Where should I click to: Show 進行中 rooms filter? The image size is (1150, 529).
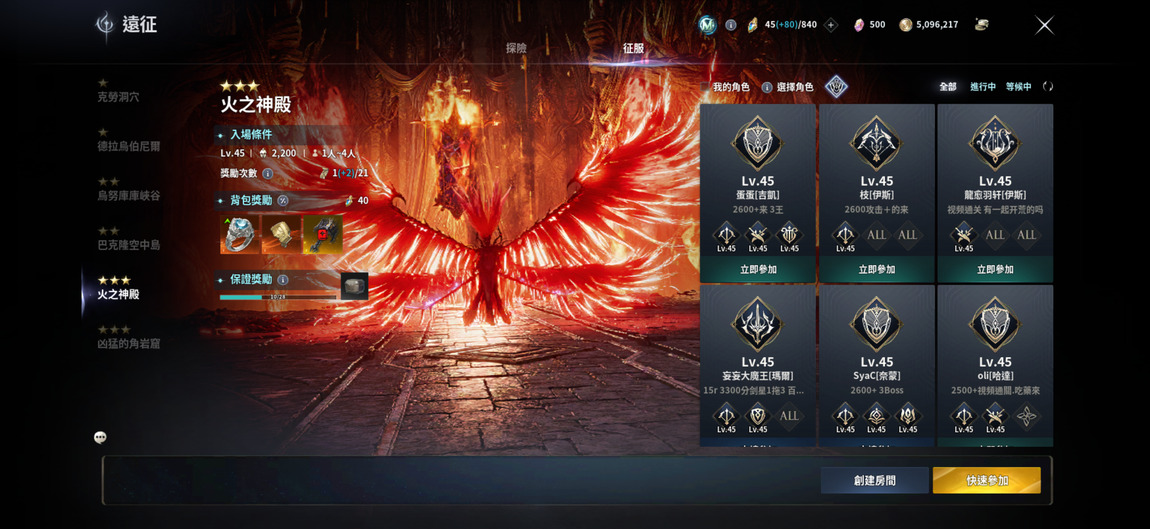point(982,87)
